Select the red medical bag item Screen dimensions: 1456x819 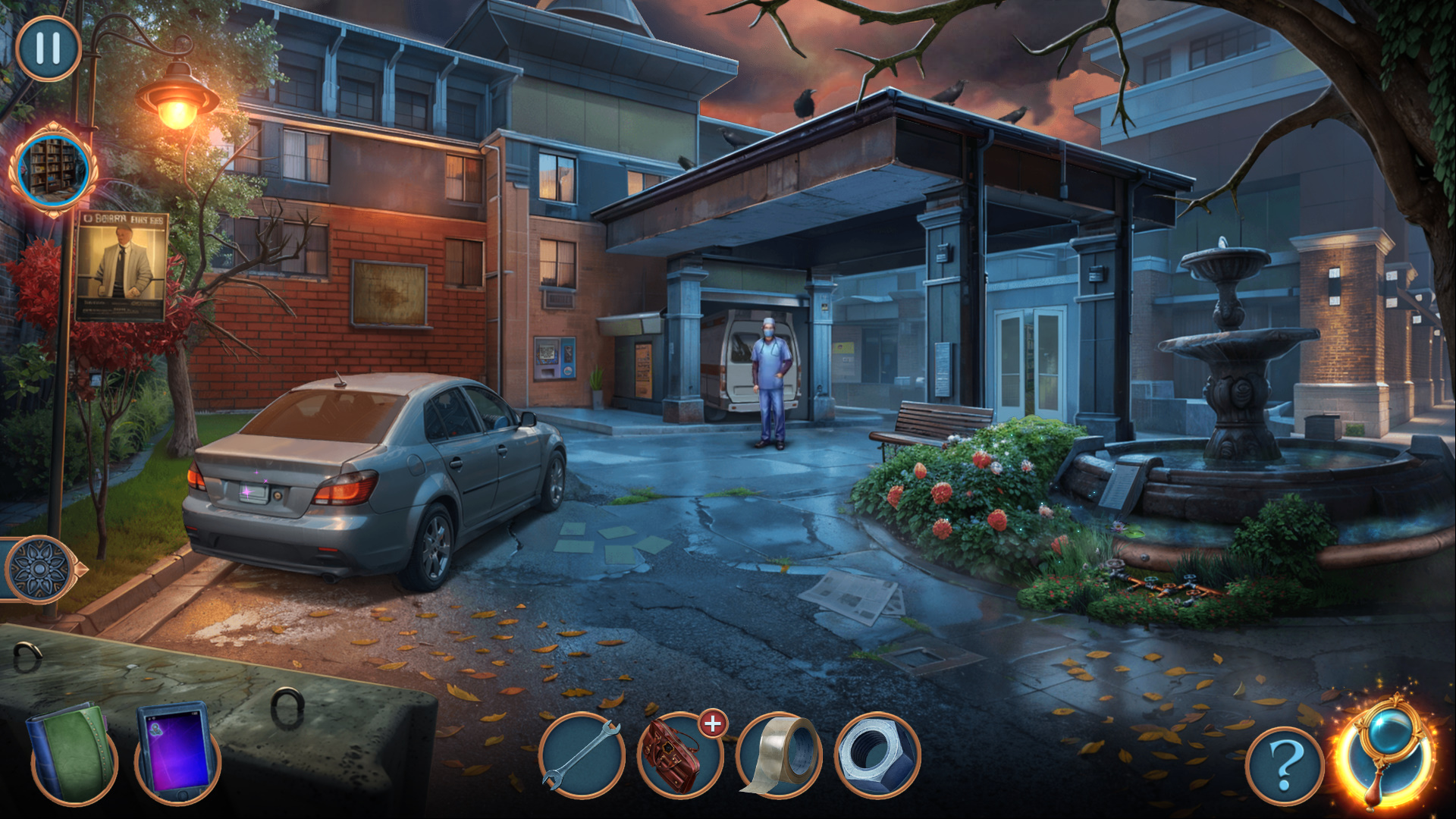point(677,757)
